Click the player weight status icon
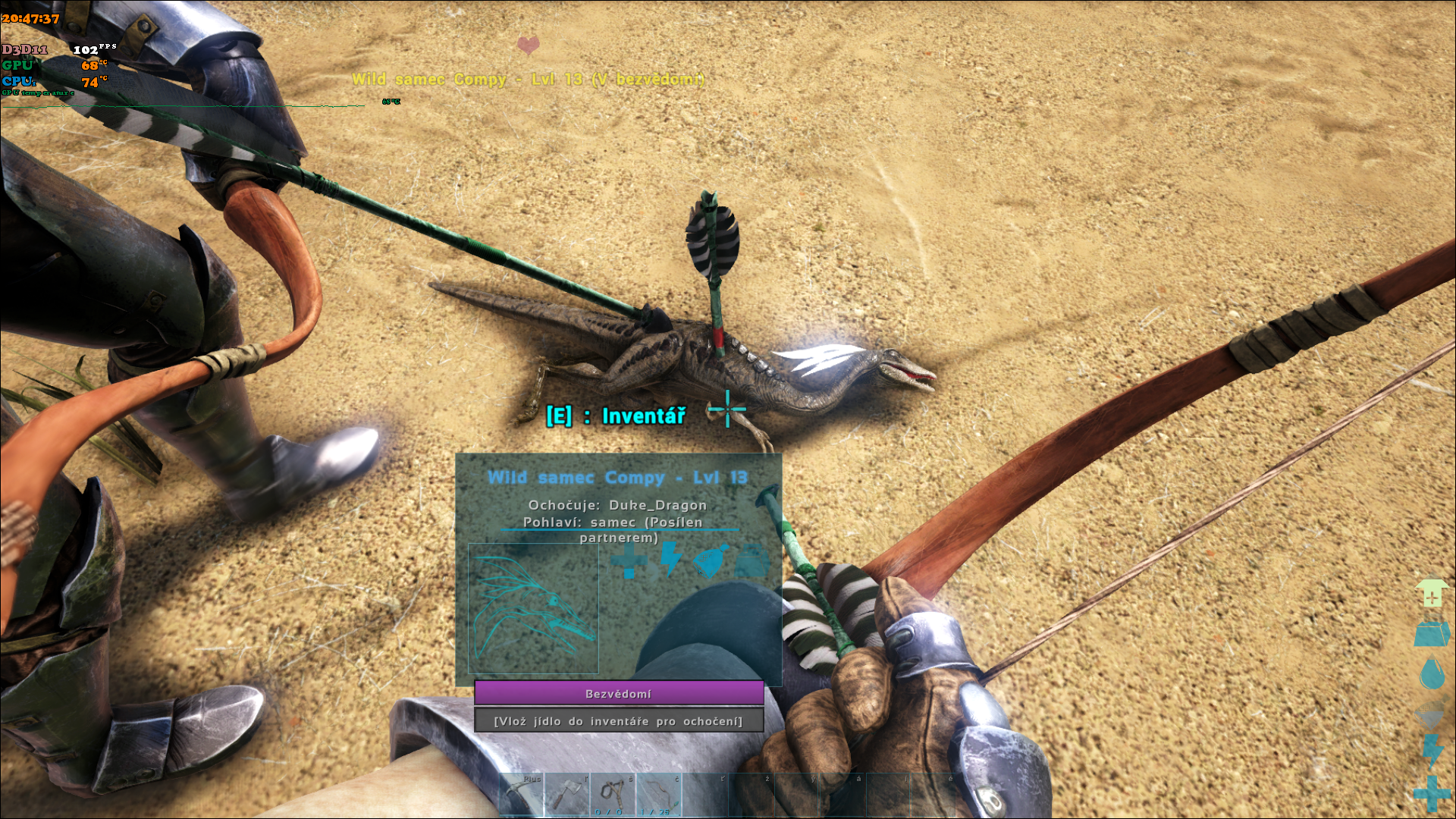1456x819 pixels. 1432,634
